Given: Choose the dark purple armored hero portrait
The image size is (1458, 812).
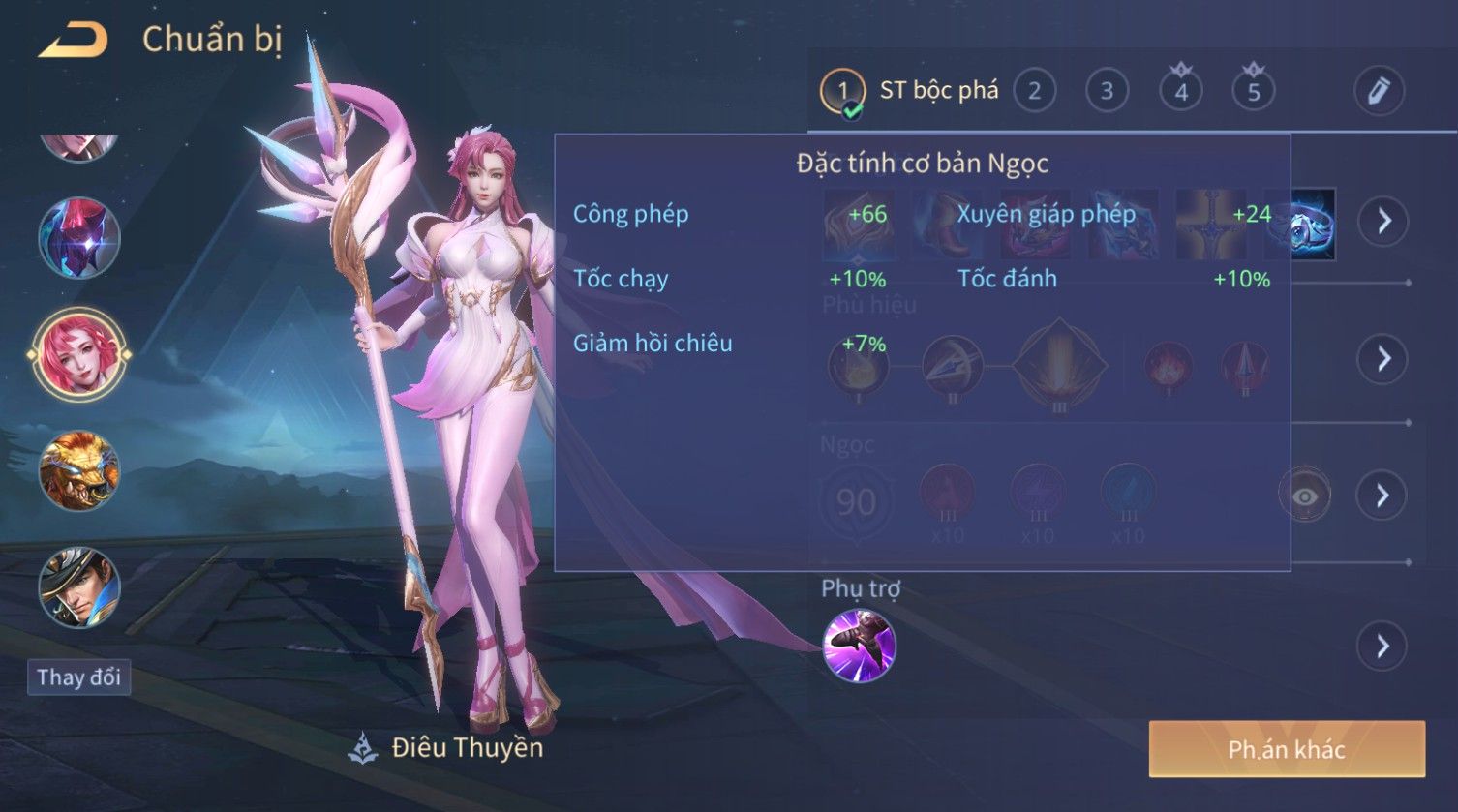Looking at the screenshot, I should [78, 238].
